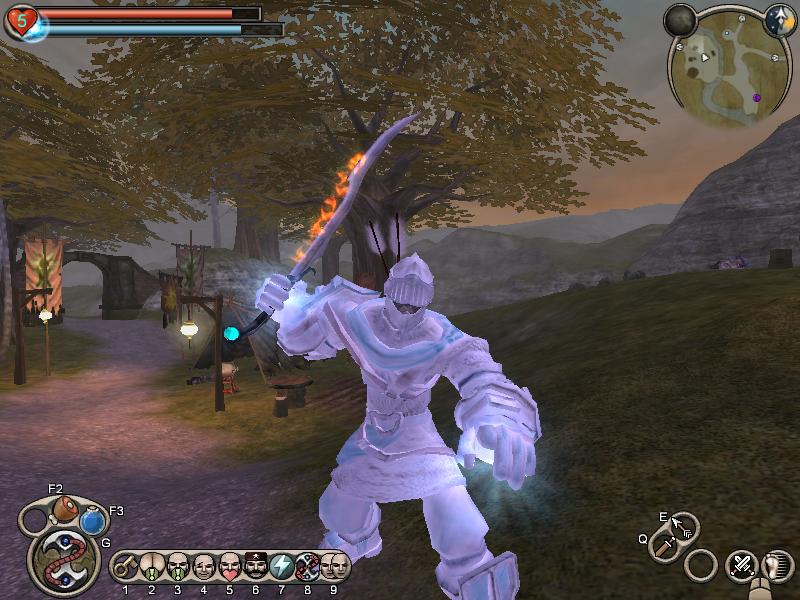Click the day-night clock dial
The width and height of the screenshot is (800, 600).
pos(780,19)
